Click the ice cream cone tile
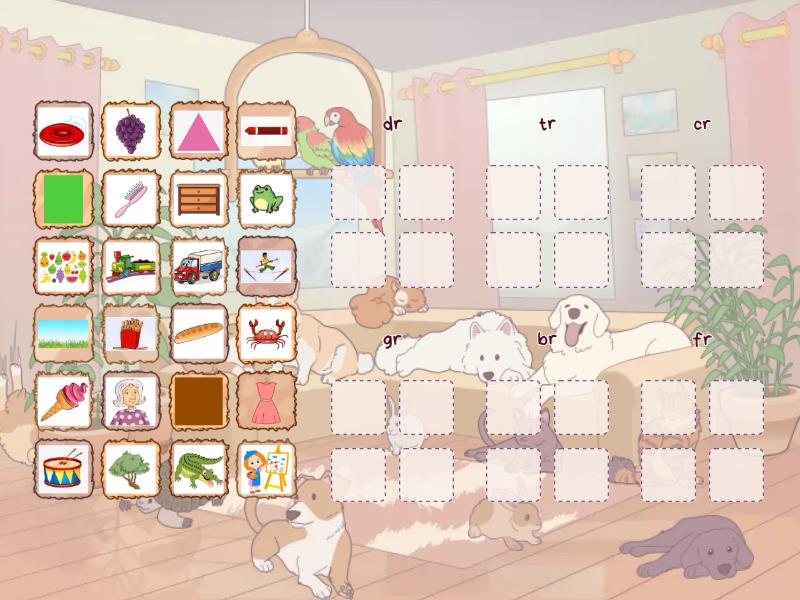The image size is (800, 600). [x=64, y=401]
